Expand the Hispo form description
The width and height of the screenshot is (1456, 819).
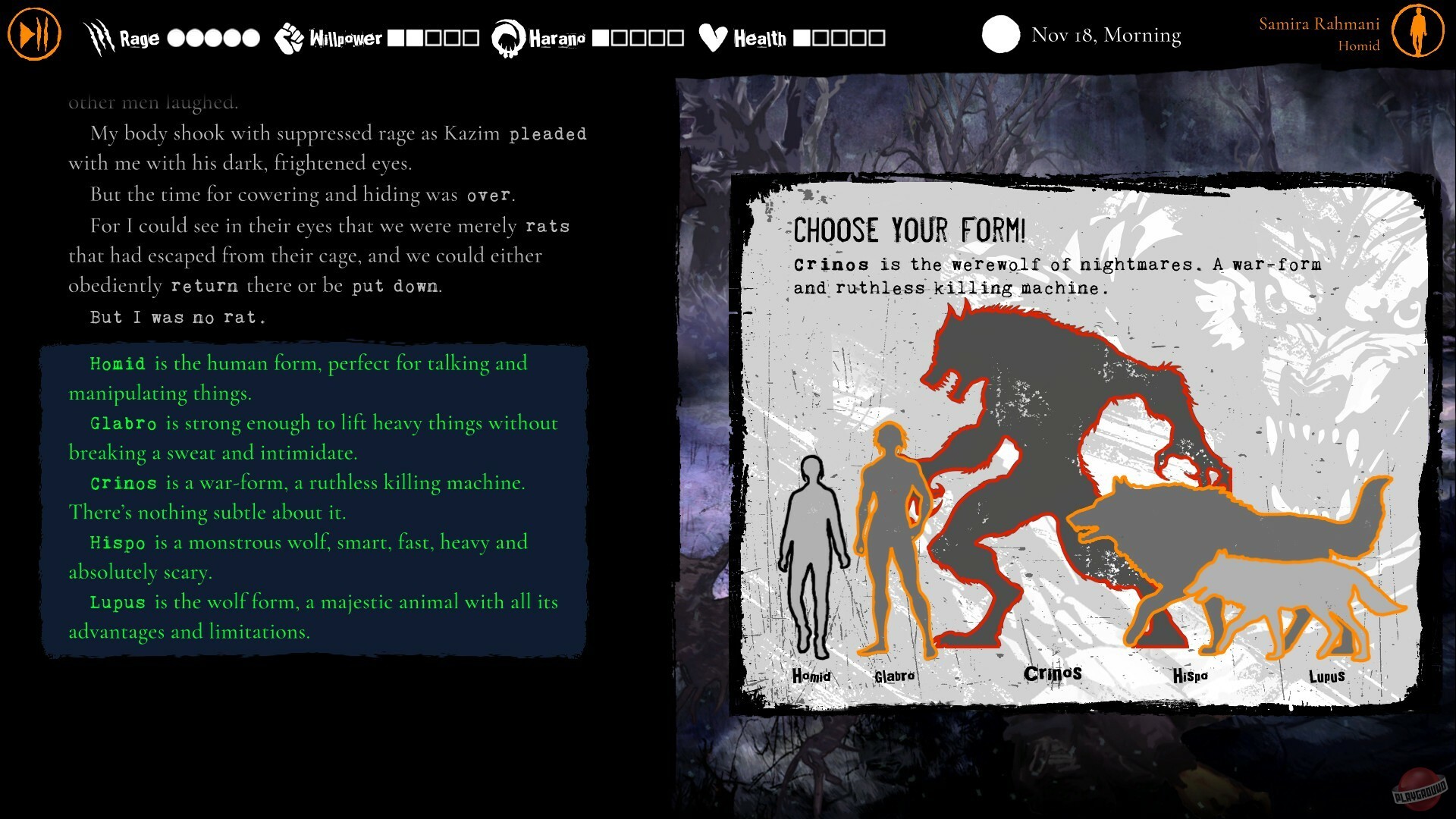[119, 543]
